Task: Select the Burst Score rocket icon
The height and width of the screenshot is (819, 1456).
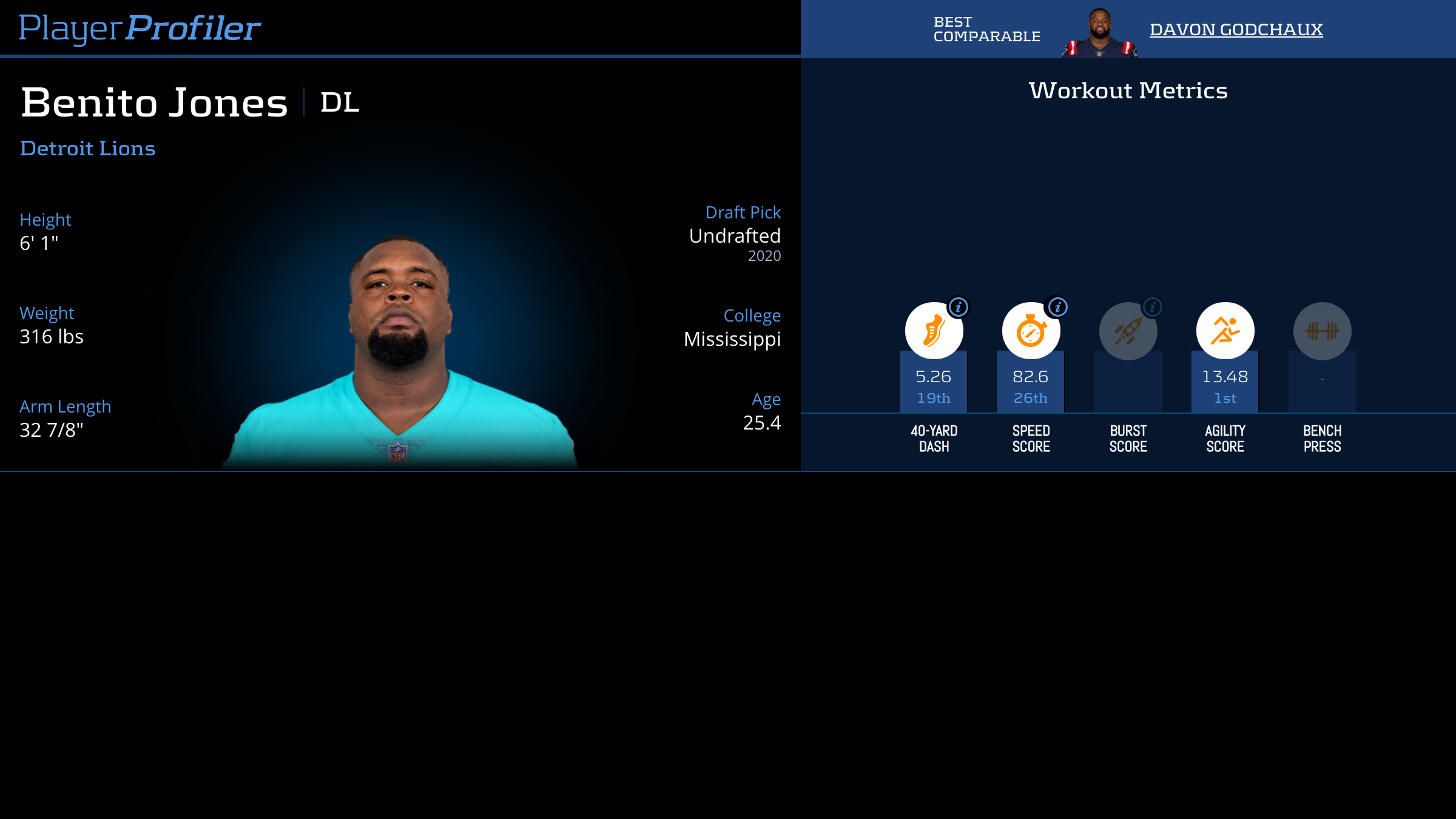Action: click(x=1128, y=331)
